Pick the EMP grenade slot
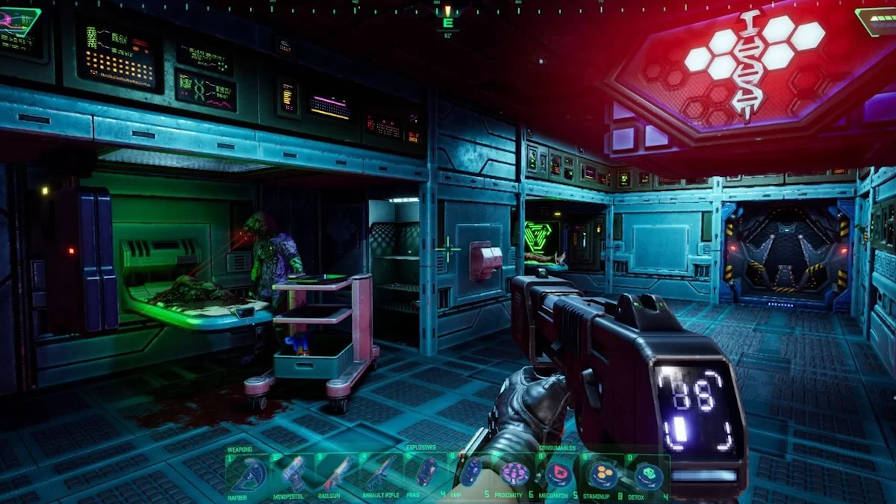This screenshot has height=504, width=896. click(x=471, y=472)
